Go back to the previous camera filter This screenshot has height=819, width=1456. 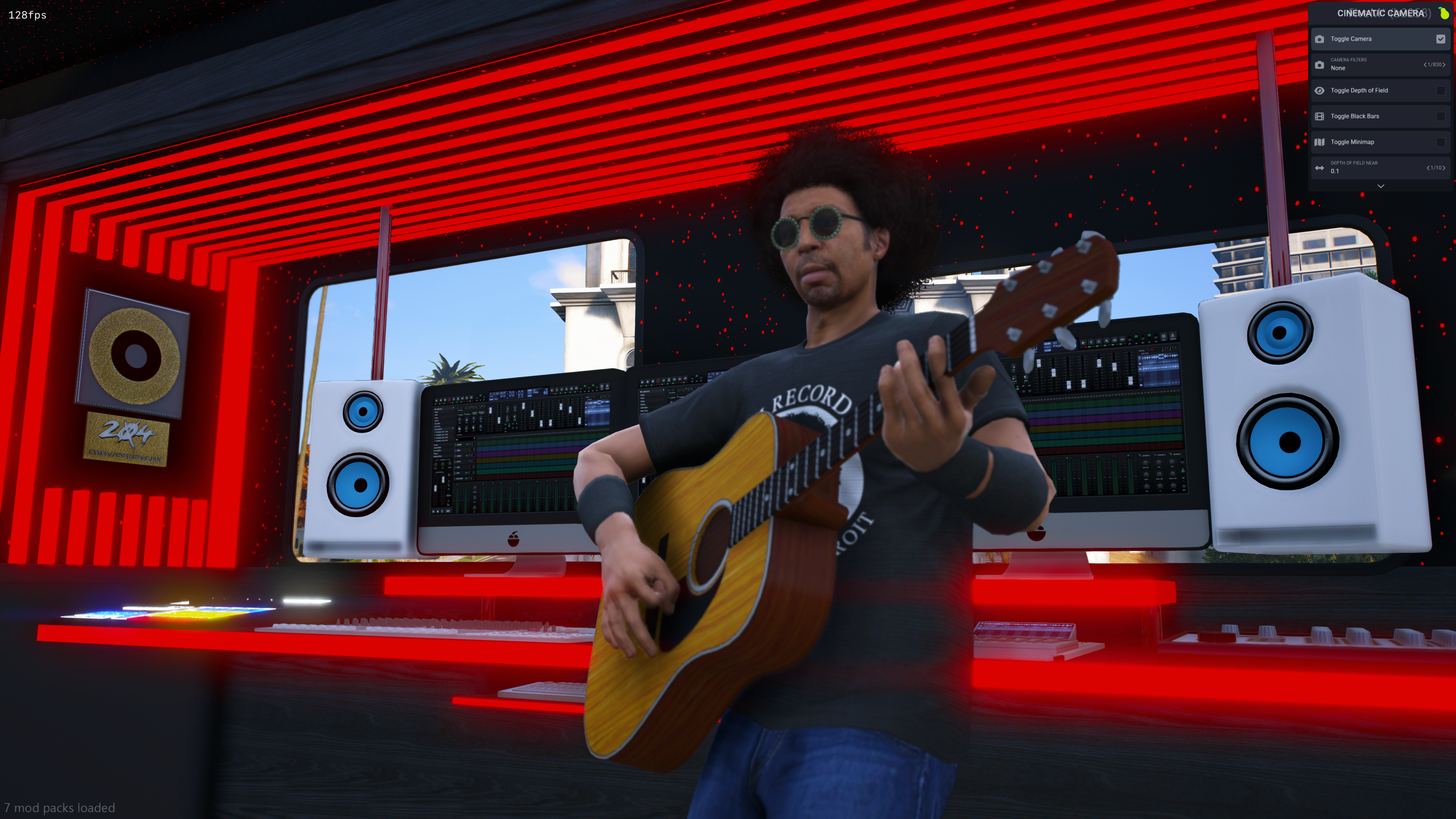(x=1425, y=65)
